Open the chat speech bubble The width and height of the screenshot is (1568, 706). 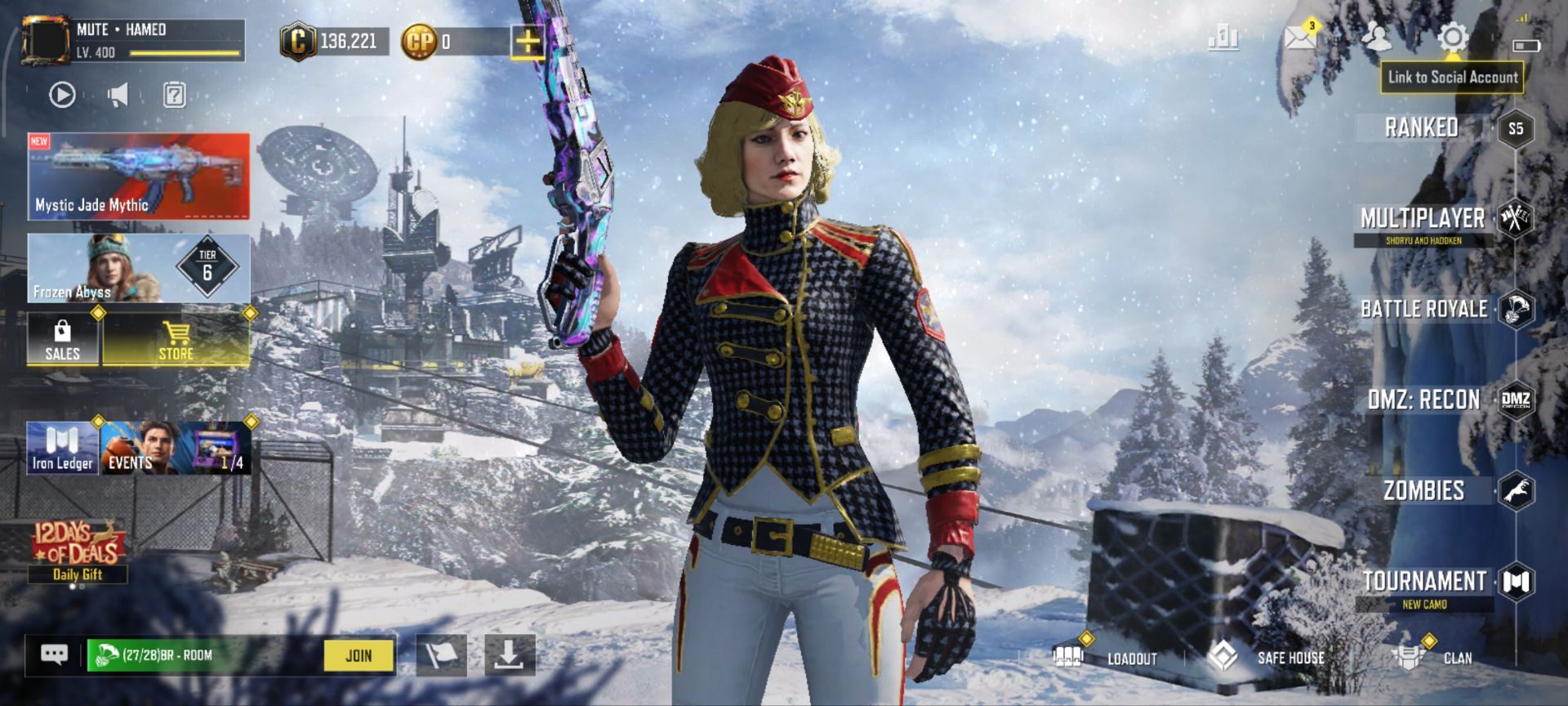pos(54,655)
